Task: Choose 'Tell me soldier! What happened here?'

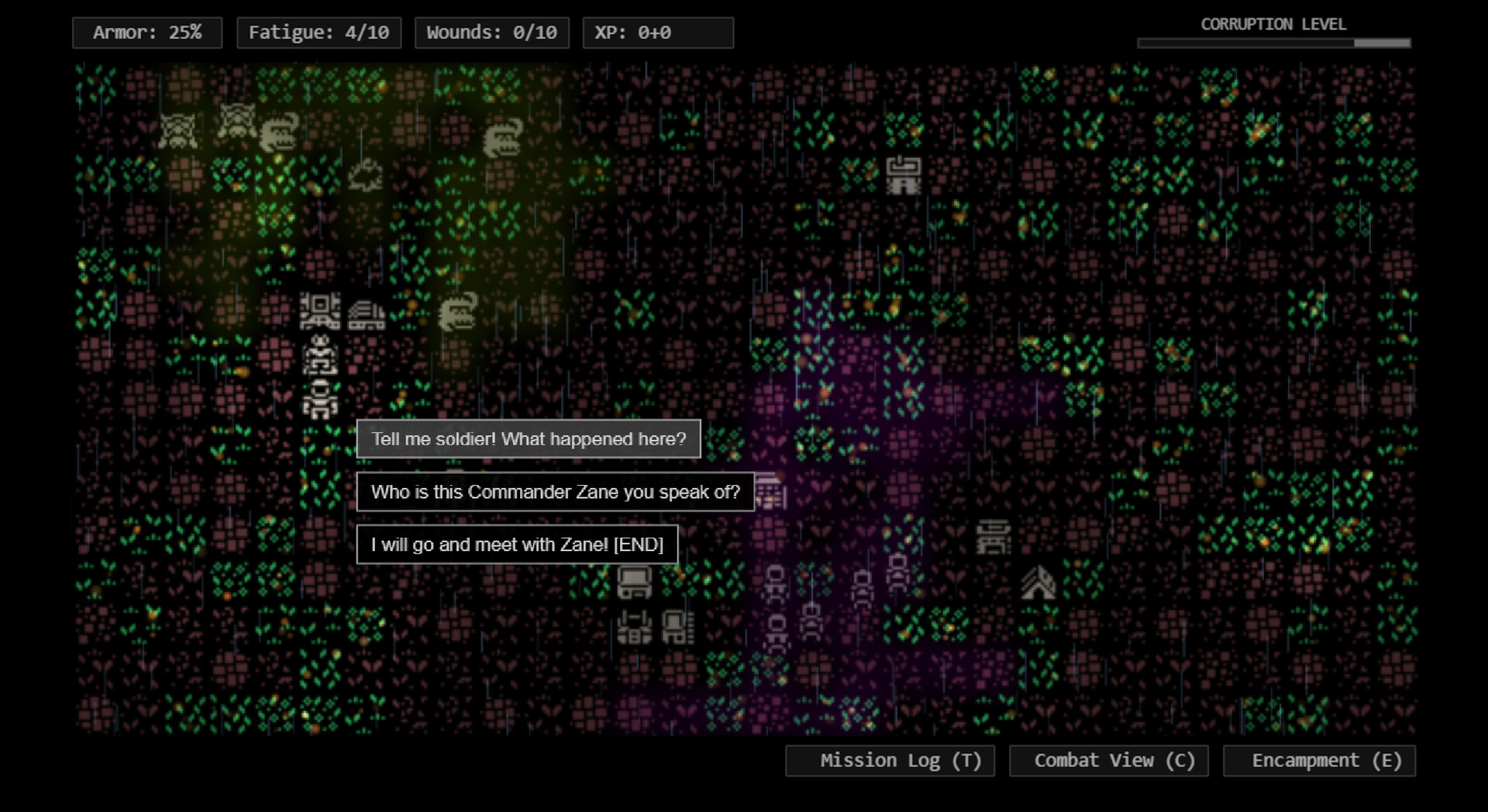Action: tap(528, 439)
